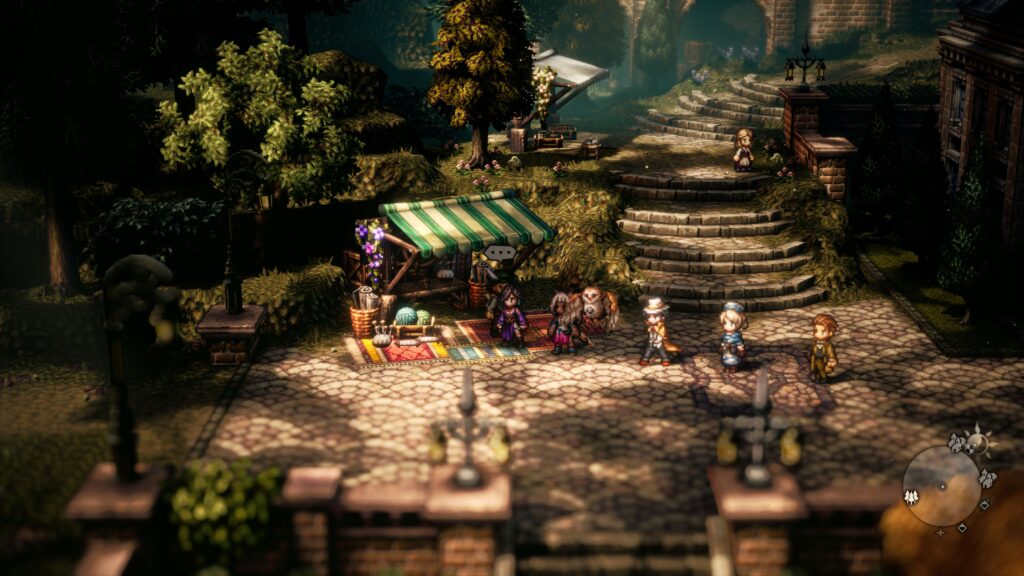Toggle the sun day/night indicator
This screenshot has height=576, width=1024.
(977, 442)
